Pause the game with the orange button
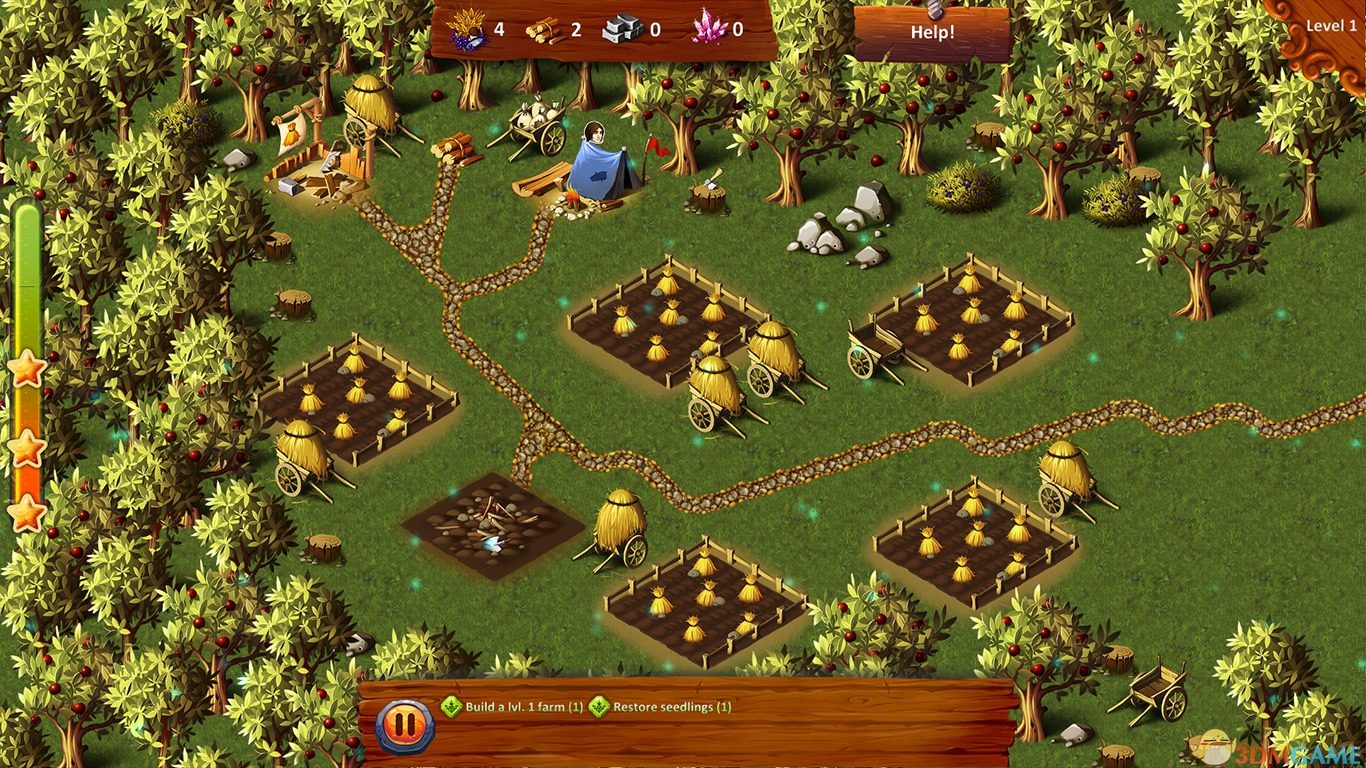 [405, 724]
